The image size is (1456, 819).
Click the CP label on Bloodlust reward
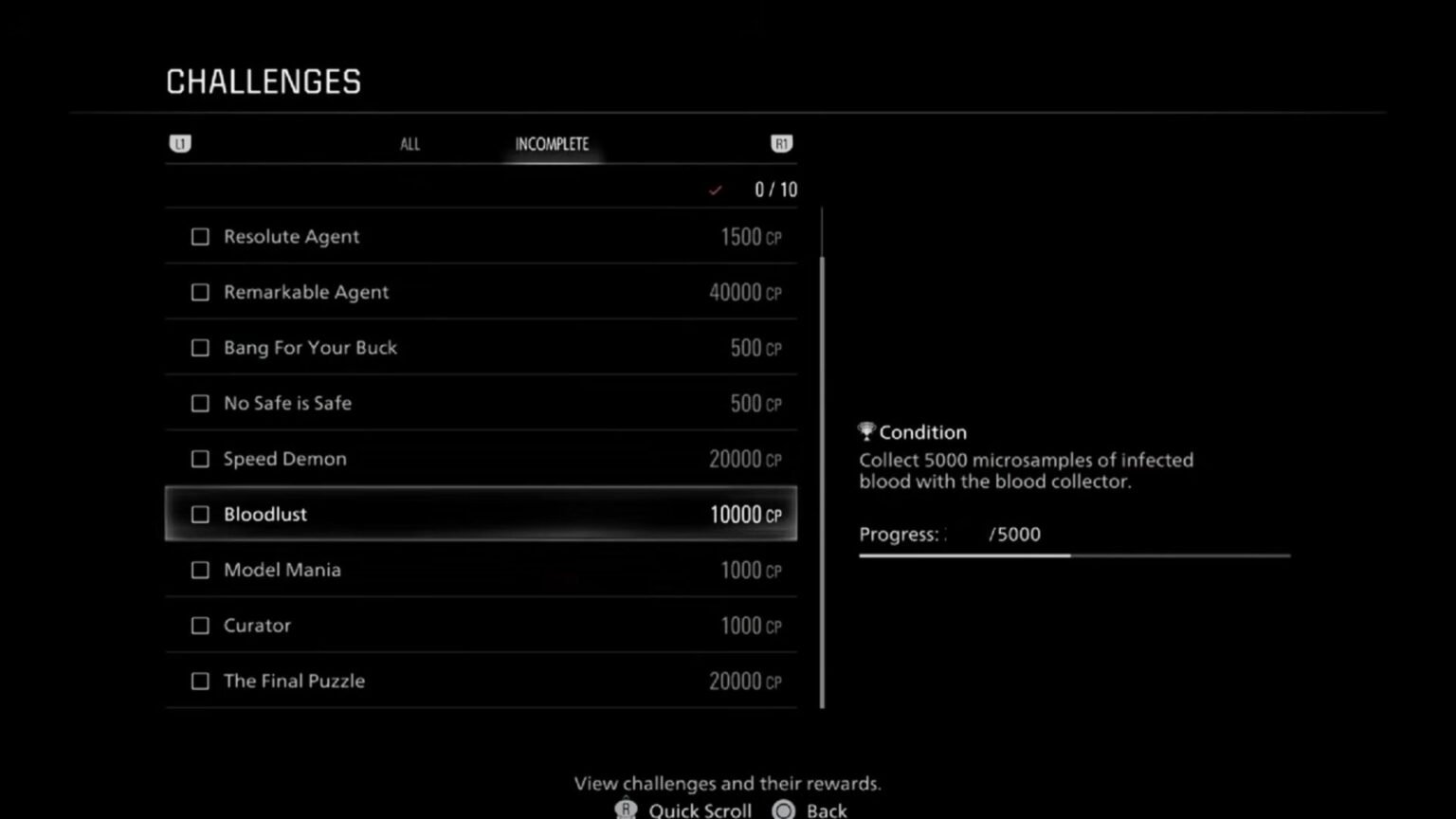tap(773, 517)
